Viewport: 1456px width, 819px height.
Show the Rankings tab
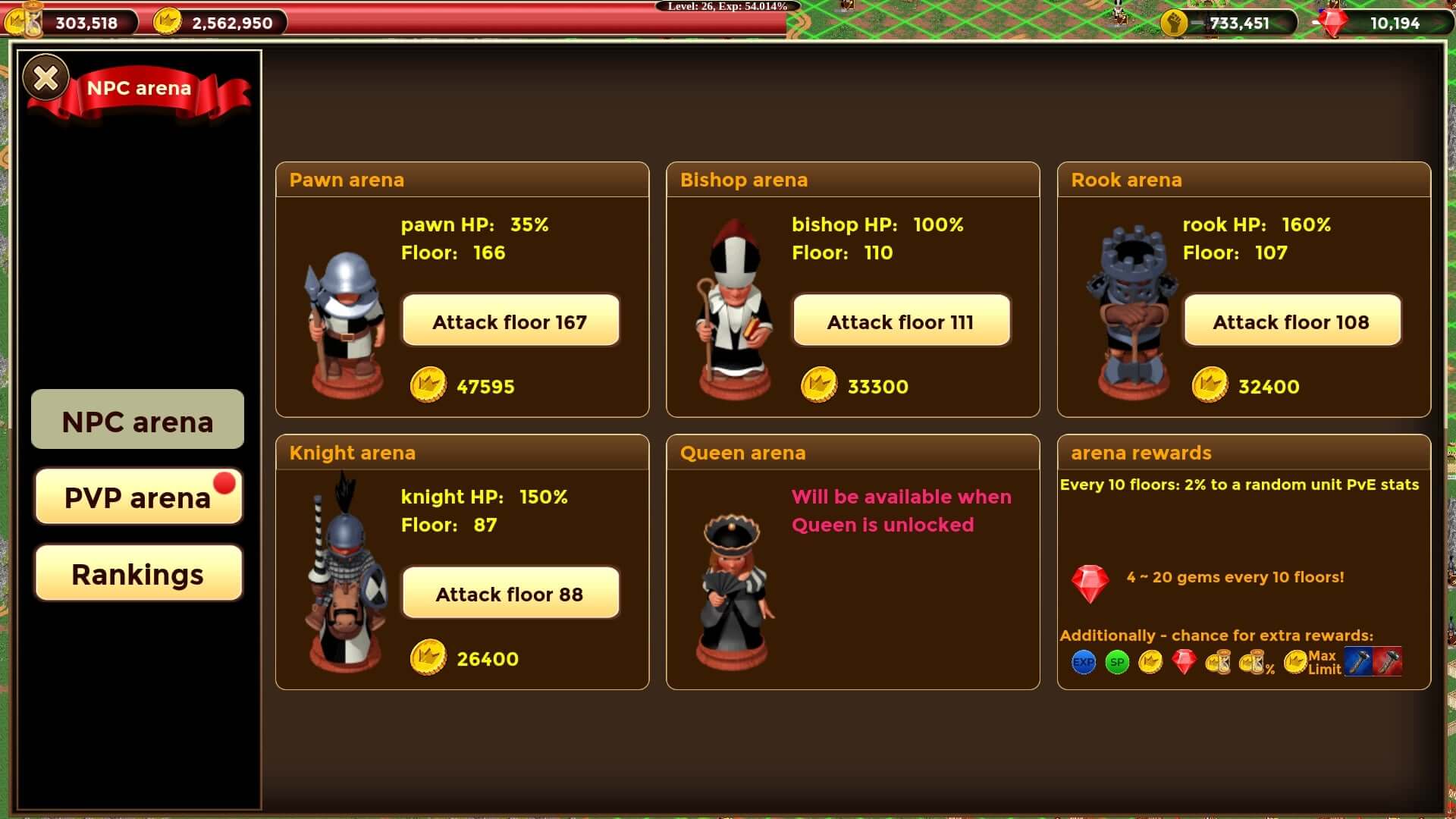[137, 574]
